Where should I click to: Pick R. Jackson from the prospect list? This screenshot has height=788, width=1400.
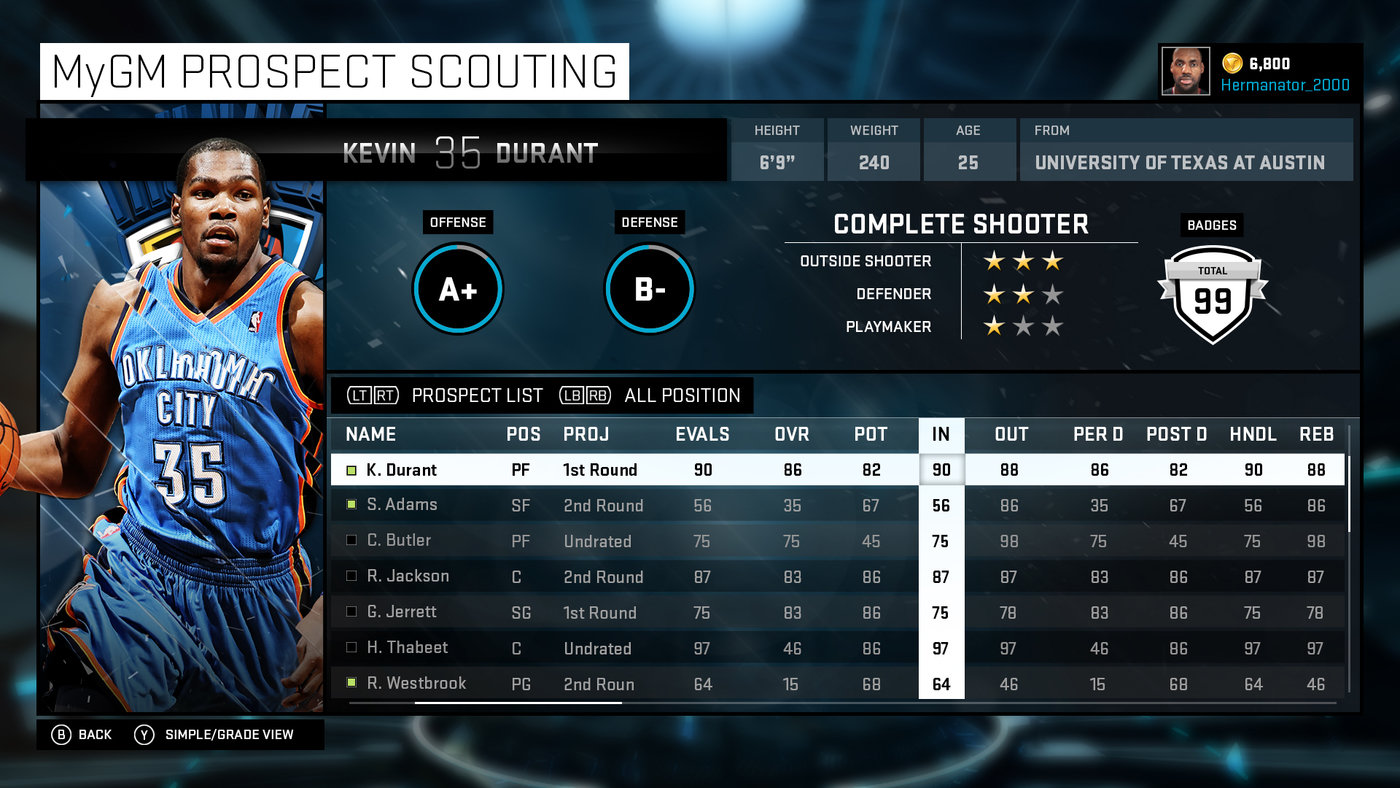407,576
